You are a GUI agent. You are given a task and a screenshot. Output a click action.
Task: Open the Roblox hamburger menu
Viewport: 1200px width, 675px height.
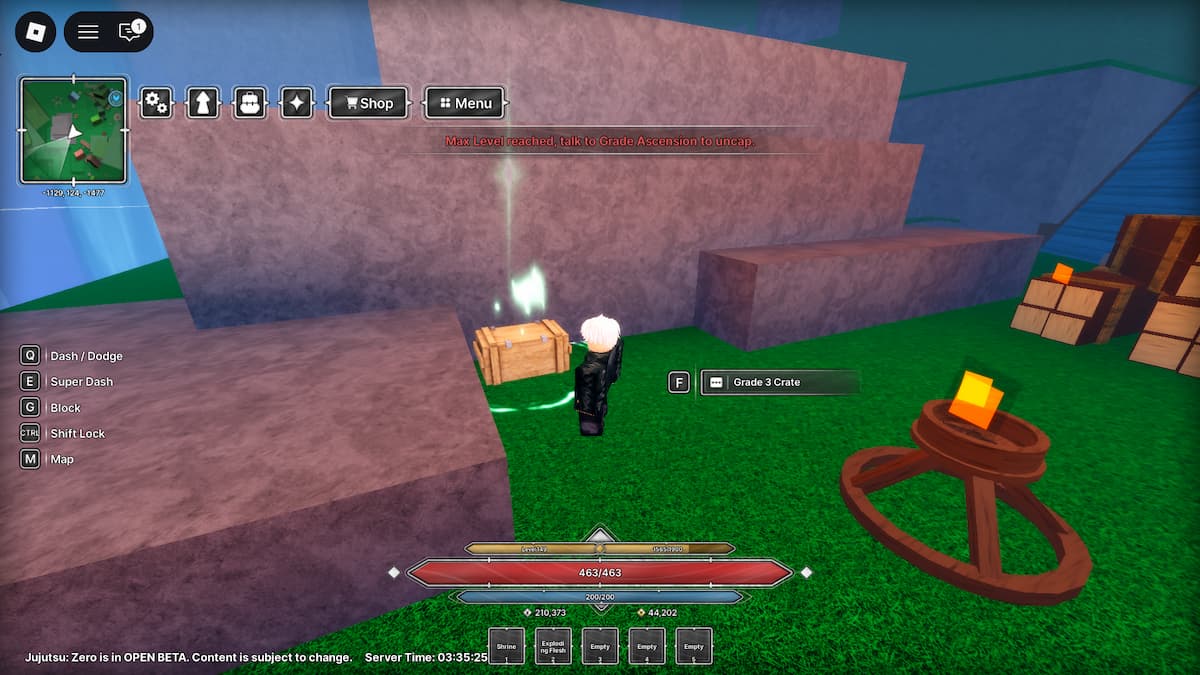[x=88, y=32]
